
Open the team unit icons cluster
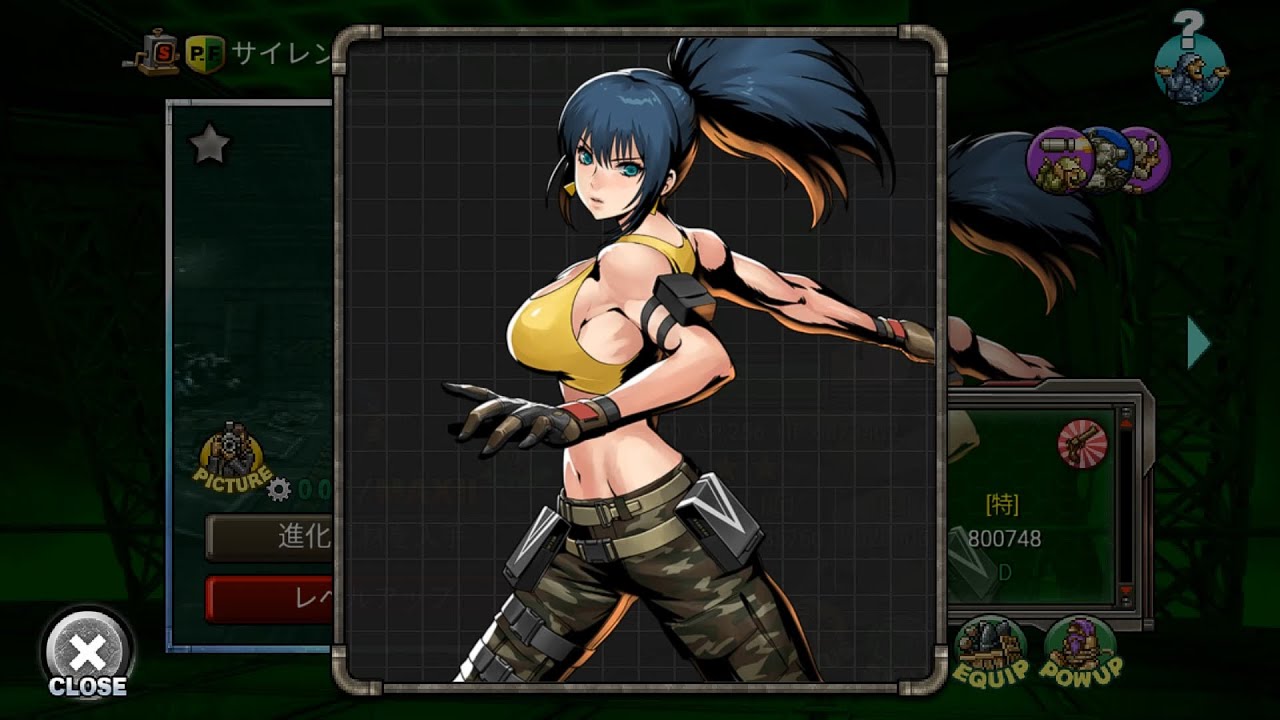1098,160
